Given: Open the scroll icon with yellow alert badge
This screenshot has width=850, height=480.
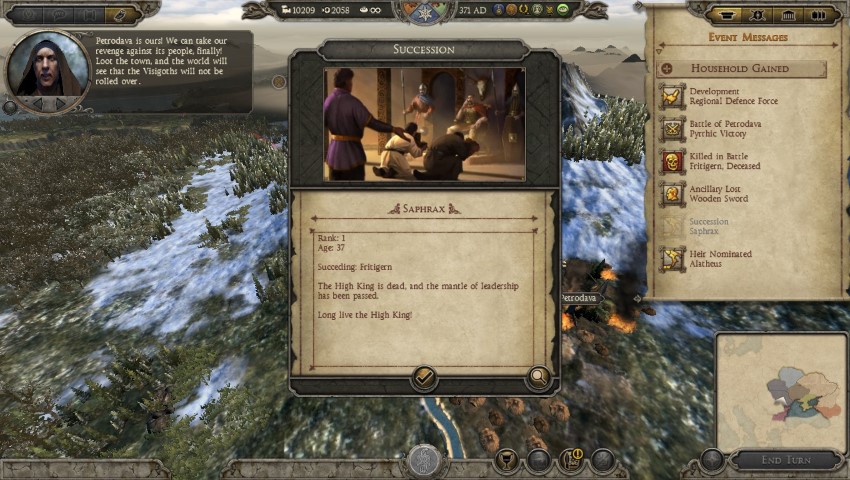Looking at the screenshot, I should point(572,461).
